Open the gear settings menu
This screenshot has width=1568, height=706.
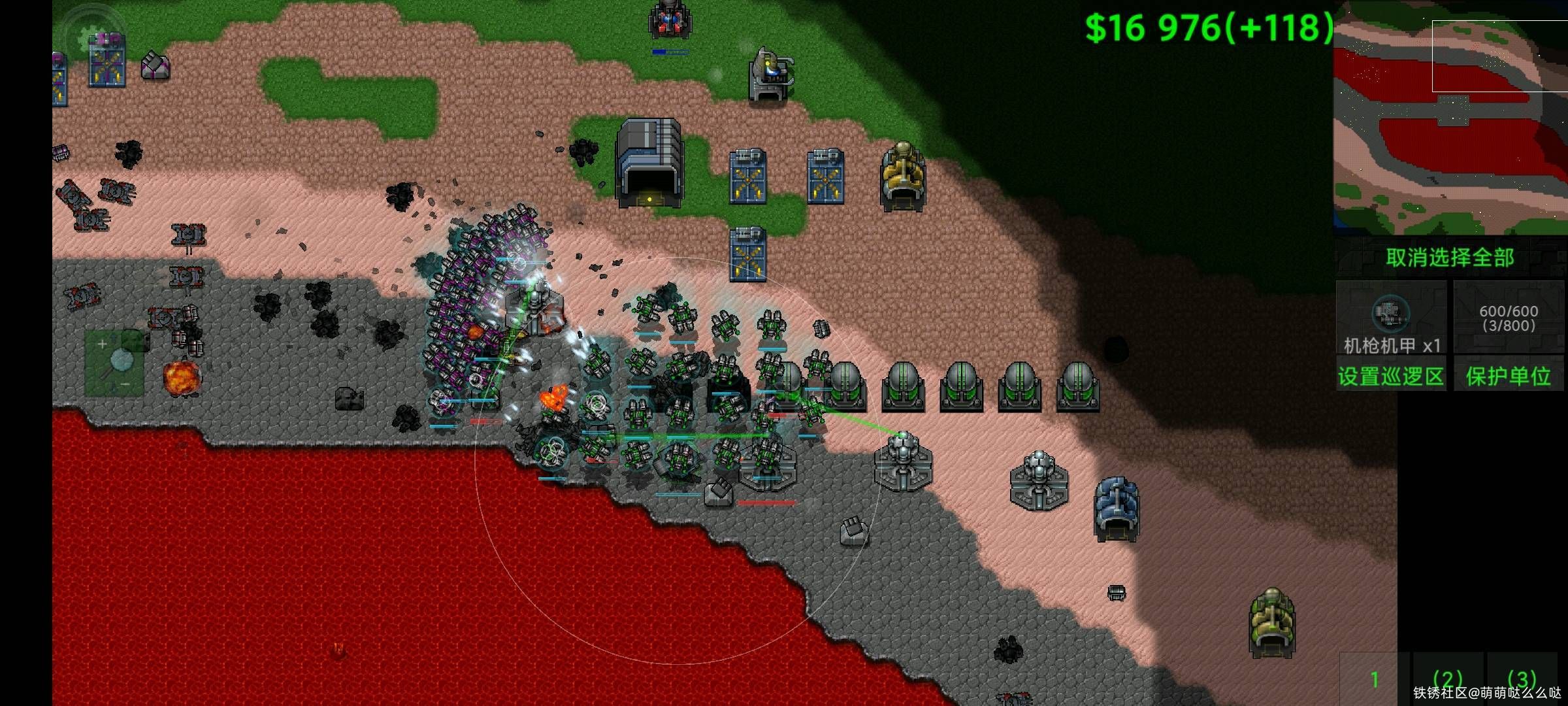coord(92,36)
